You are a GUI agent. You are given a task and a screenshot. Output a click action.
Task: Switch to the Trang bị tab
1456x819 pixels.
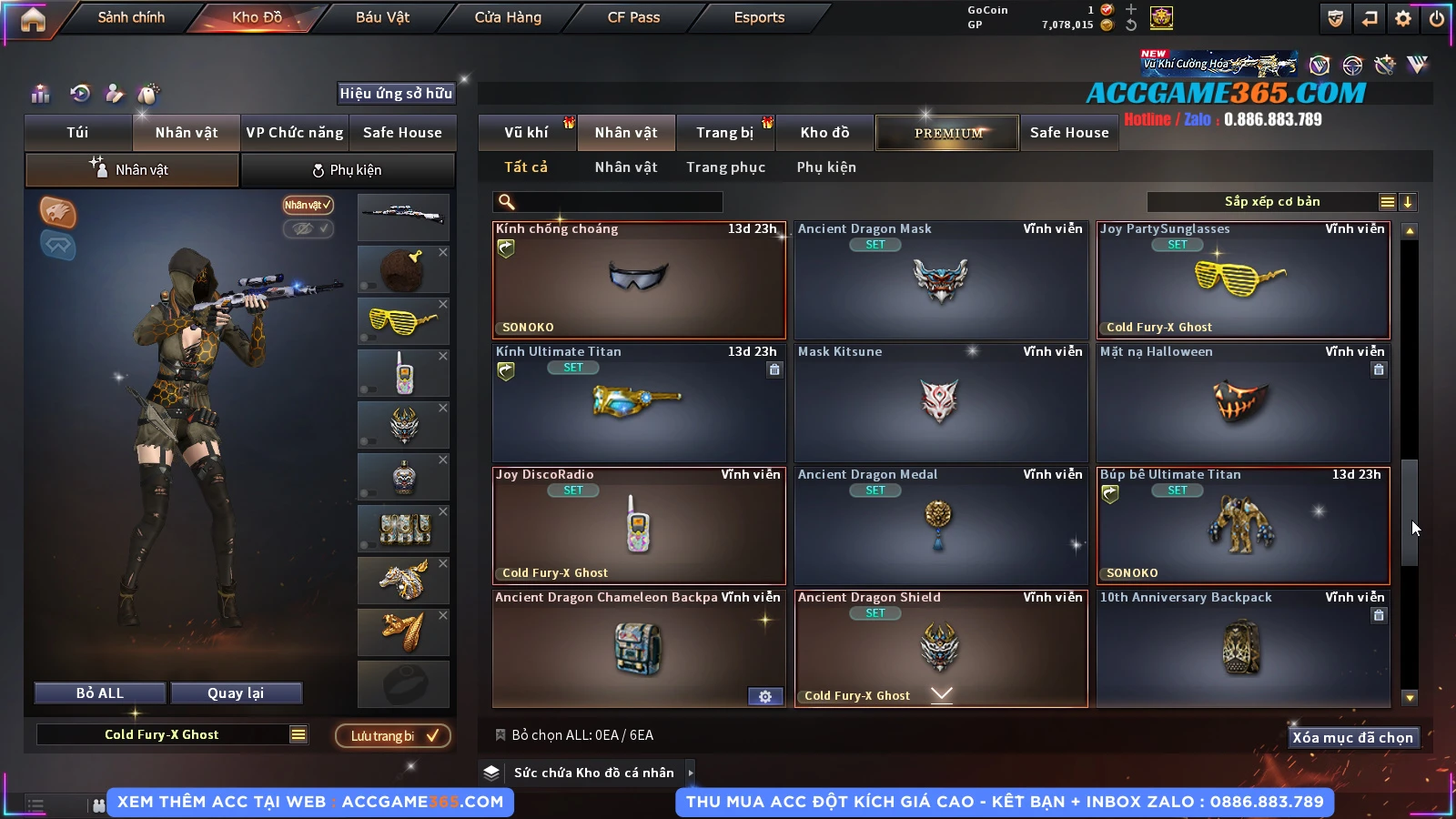tap(725, 133)
